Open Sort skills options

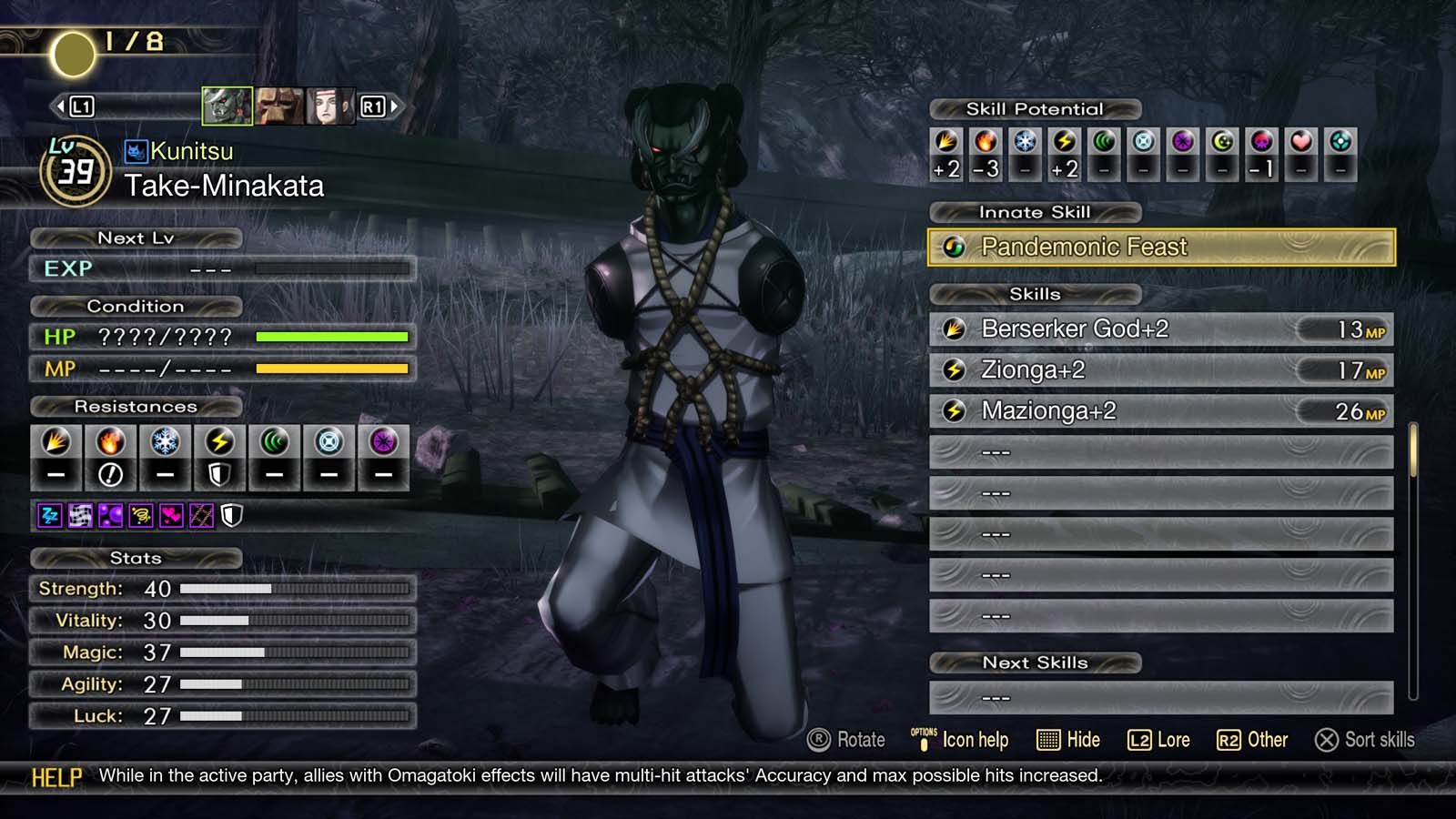[x=1327, y=740]
